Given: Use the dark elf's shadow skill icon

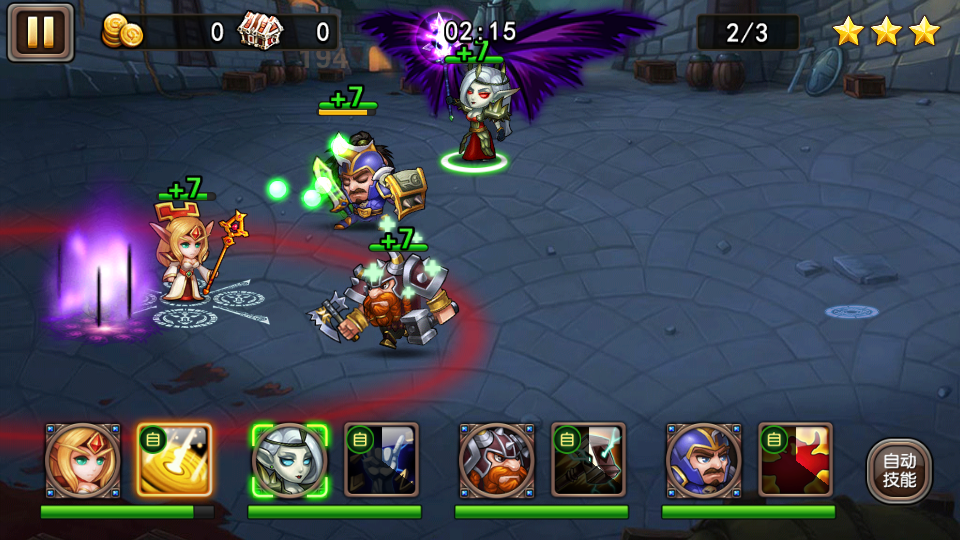Looking at the screenshot, I should (x=381, y=460).
